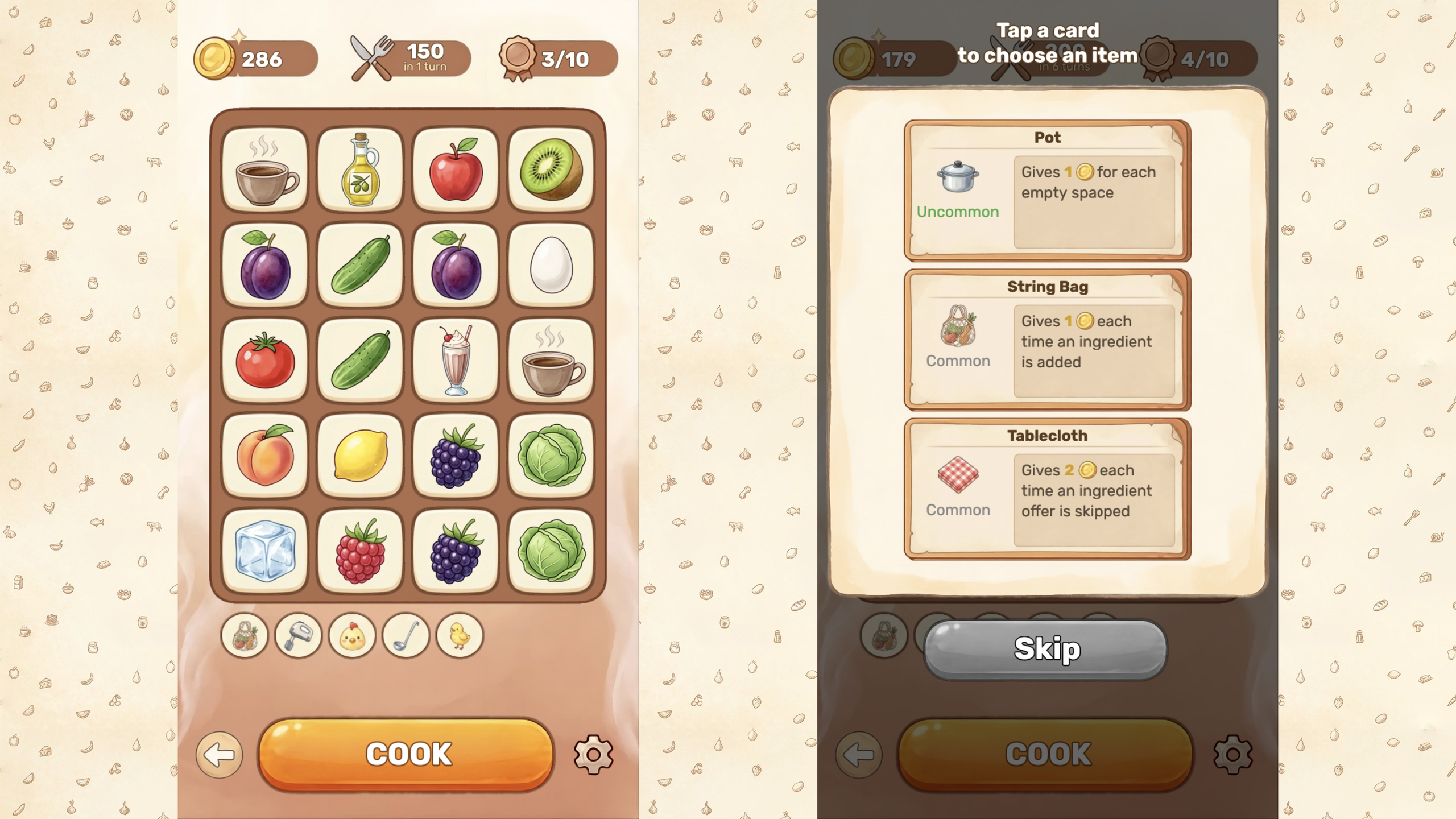Select the chicken item icon
The width and height of the screenshot is (1456, 819).
[351, 636]
